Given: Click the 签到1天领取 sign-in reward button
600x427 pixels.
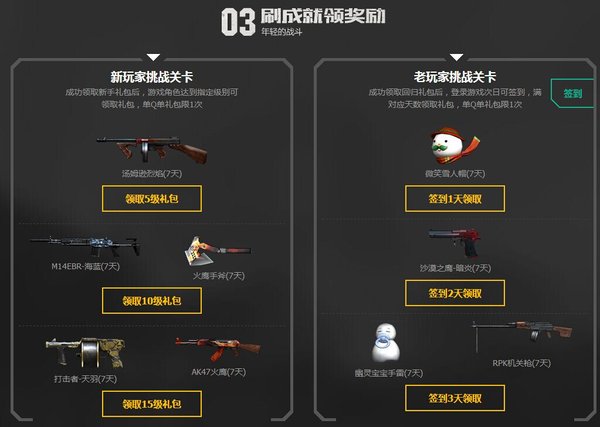Looking at the screenshot, I should pos(454,198).
